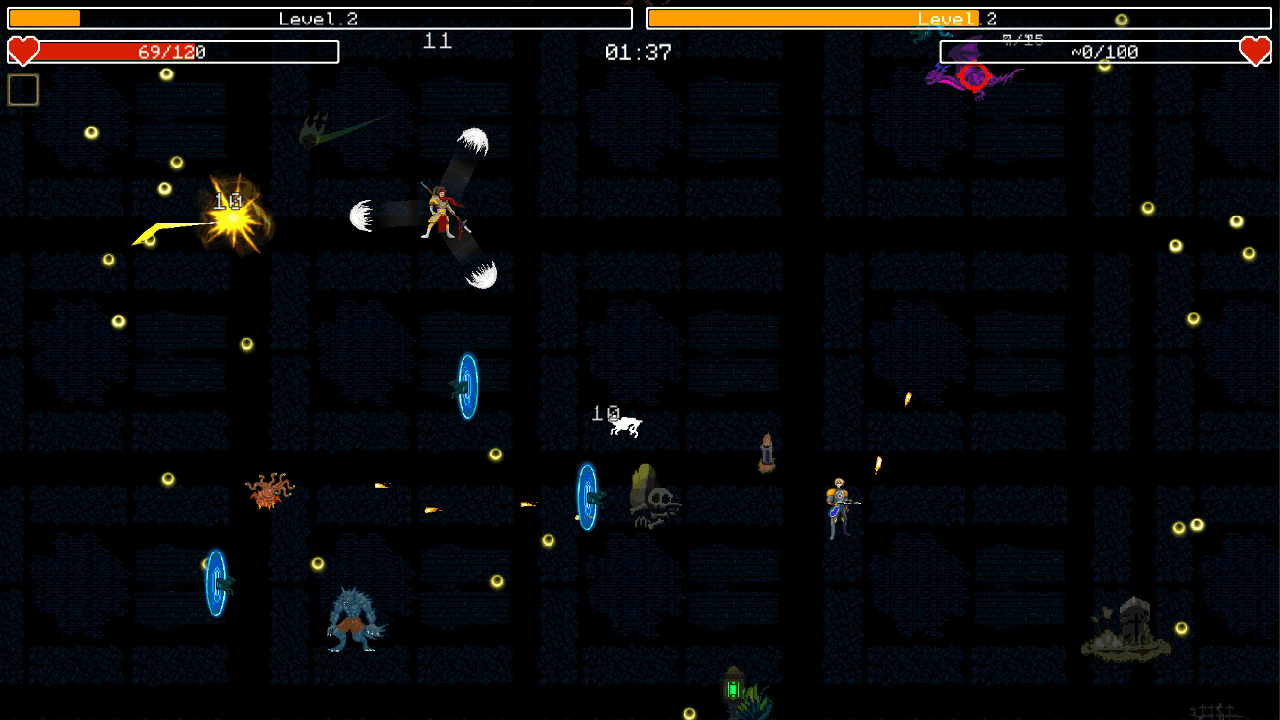Click the empty item slot below the health bar
The width and height of the screenshot is (1280, 720).
(22, 89)
